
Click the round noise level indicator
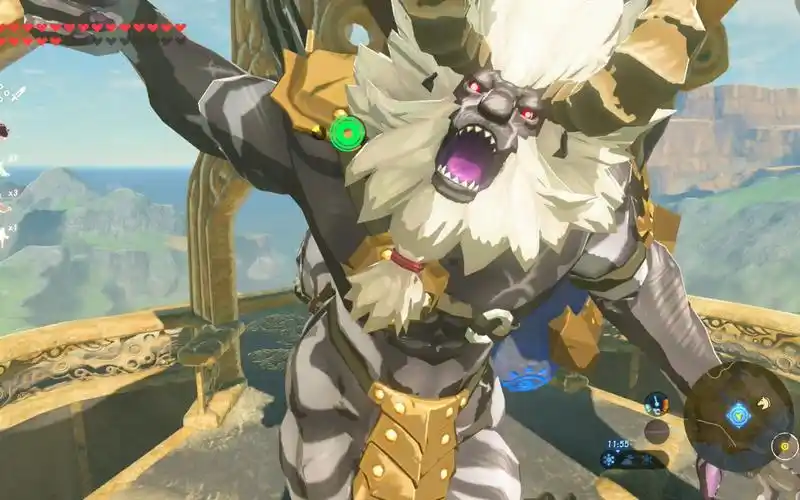(656, 431)
